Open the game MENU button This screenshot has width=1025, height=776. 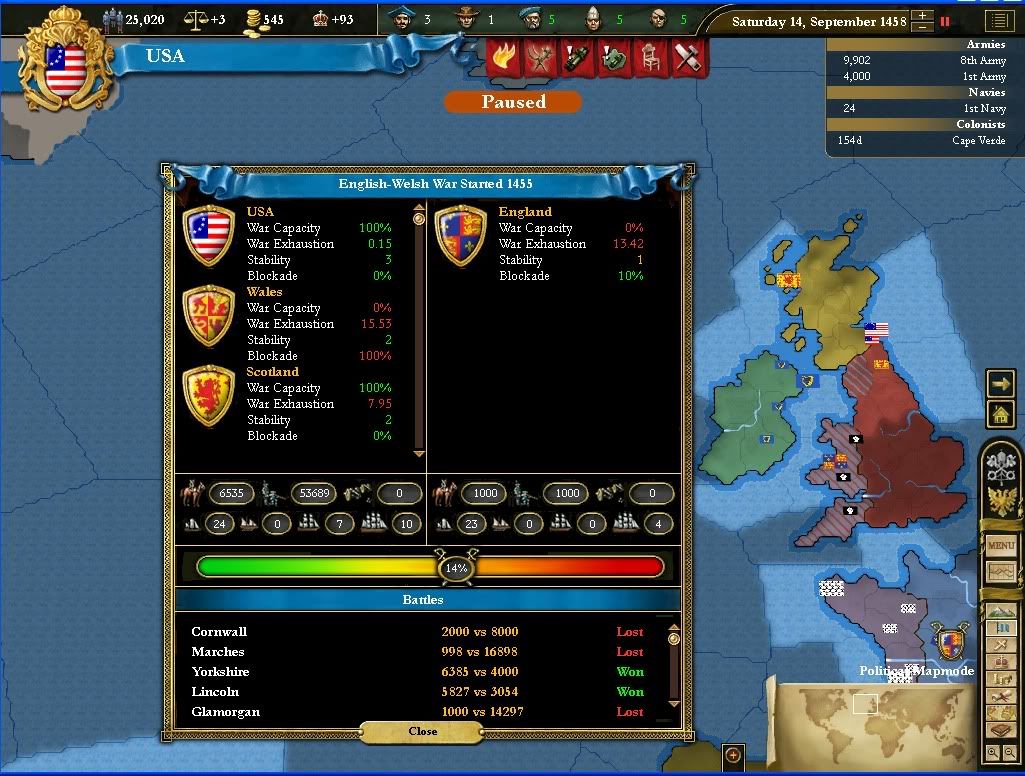tap(1001, 546)
